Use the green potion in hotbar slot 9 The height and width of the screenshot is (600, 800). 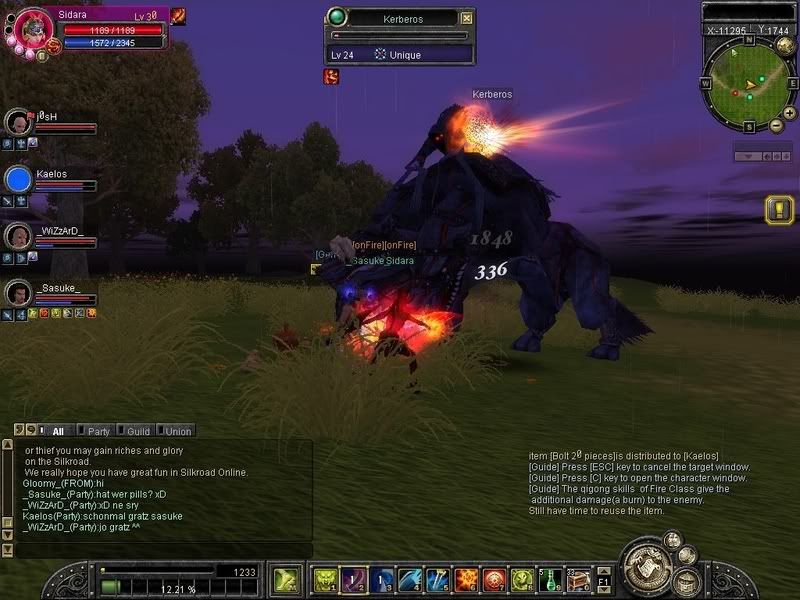pos(549,580)
